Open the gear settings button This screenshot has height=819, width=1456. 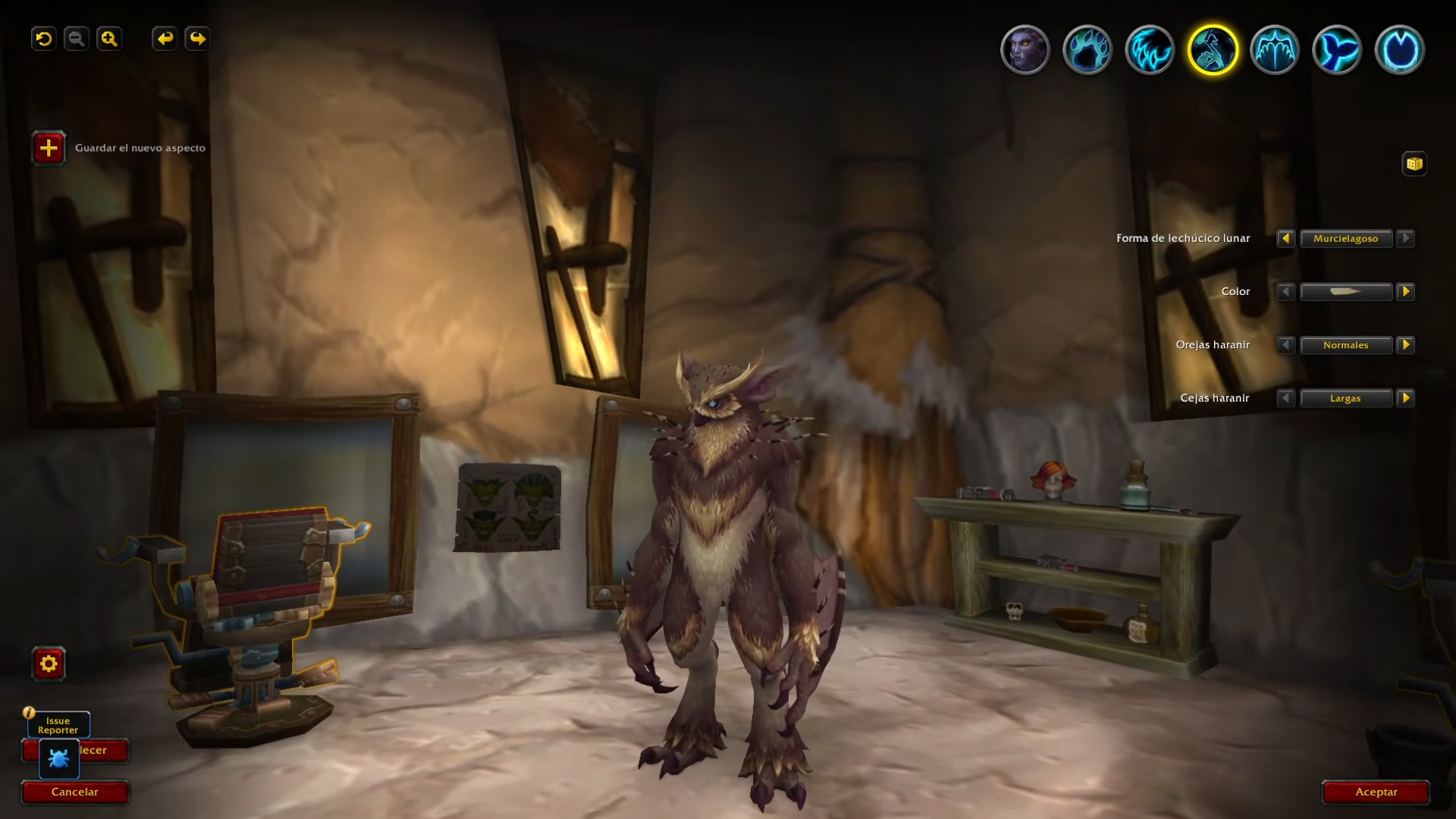pyautogui.click(x=49, y=664)
